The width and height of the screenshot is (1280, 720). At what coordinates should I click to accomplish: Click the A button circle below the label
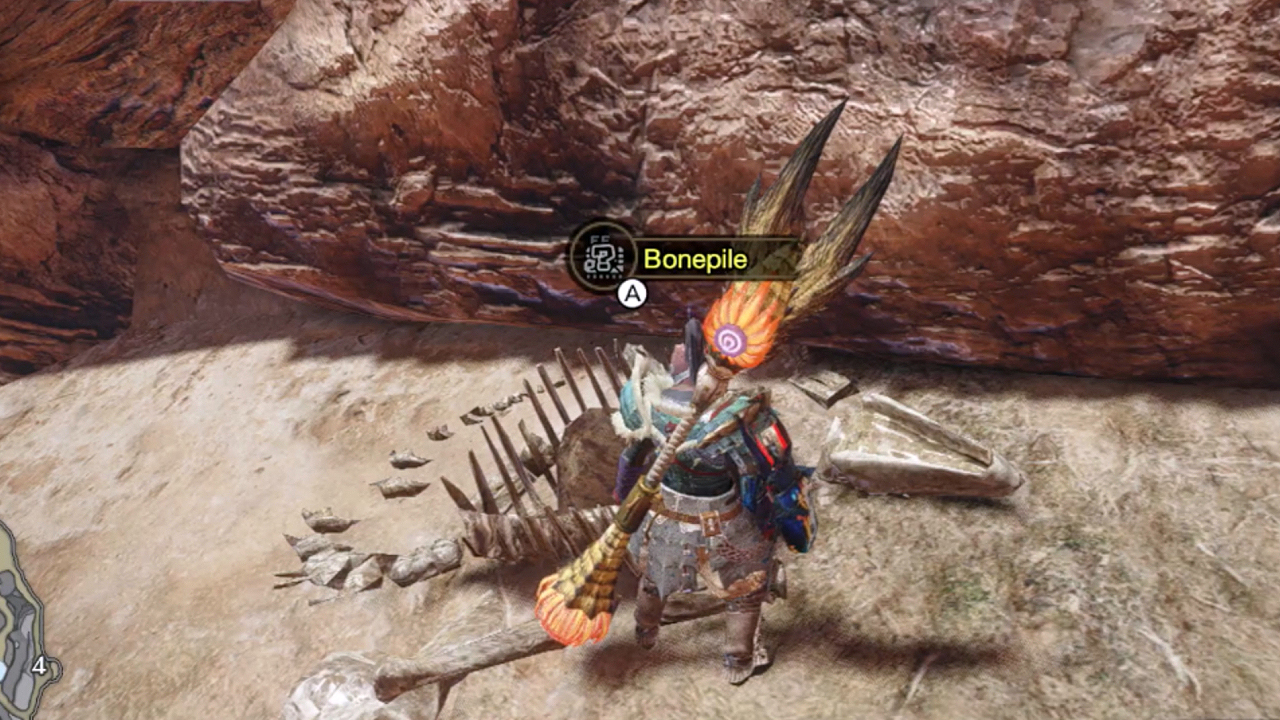tap(631, 295)
